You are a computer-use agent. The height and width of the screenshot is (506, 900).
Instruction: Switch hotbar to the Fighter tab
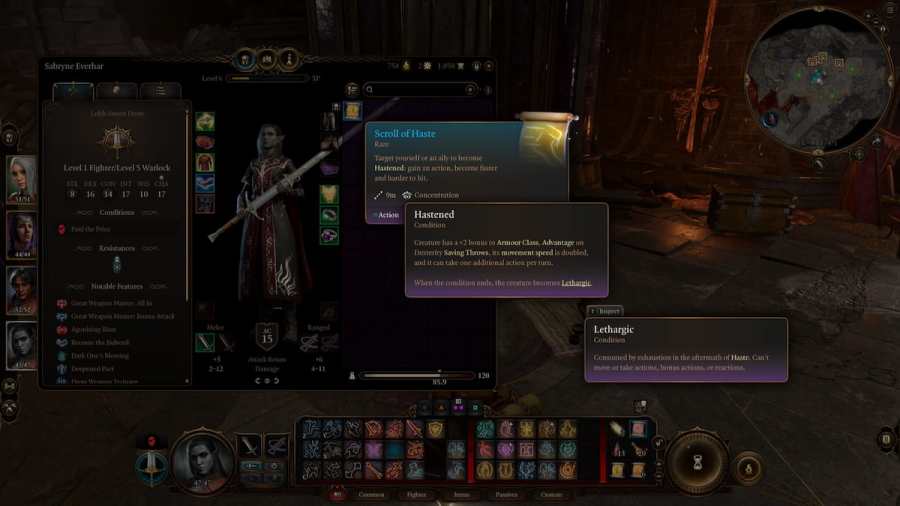(x=417, y=494)
